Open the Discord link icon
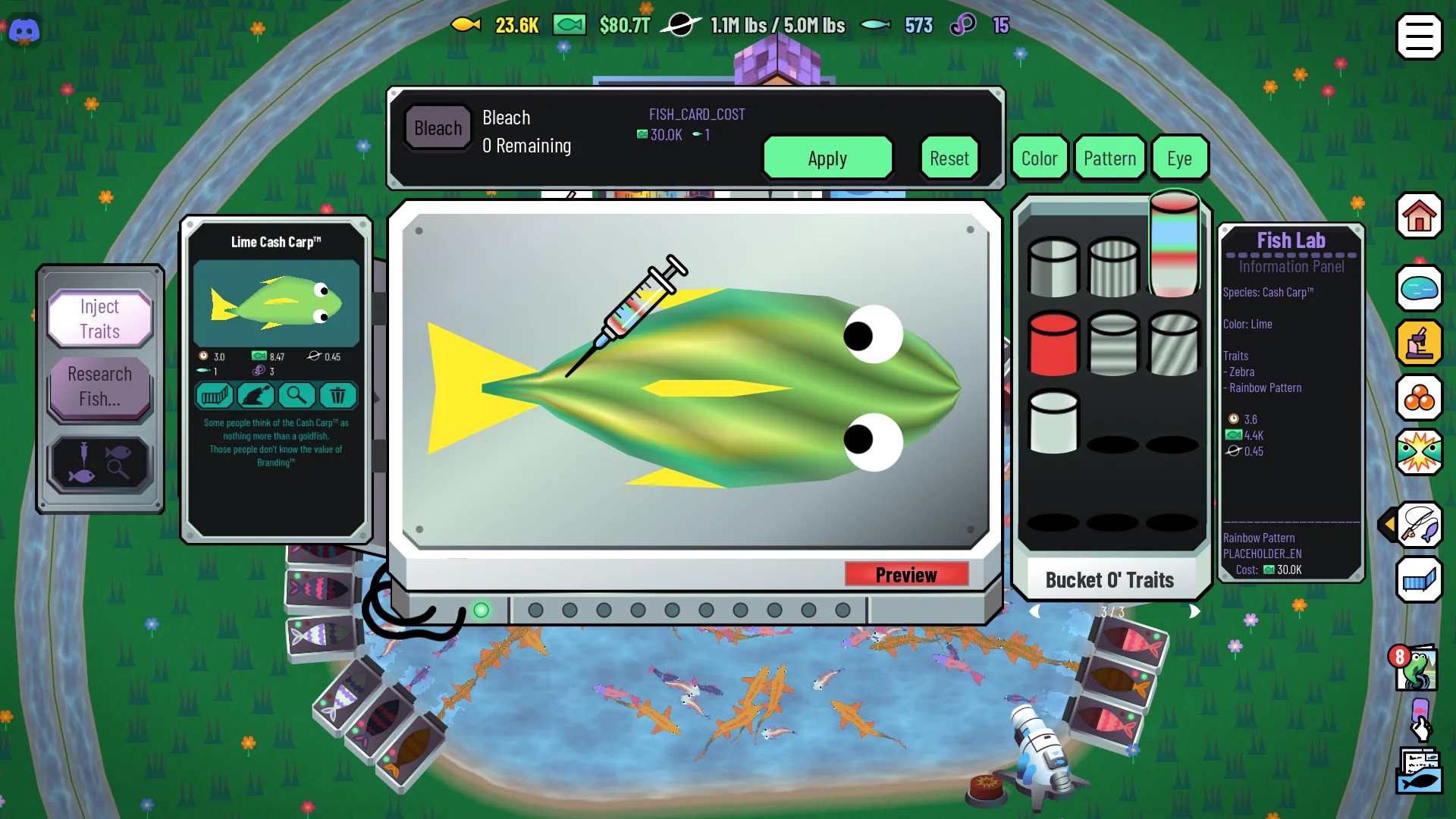Screen dimensions: 1456x819 (x=24, y=31)
